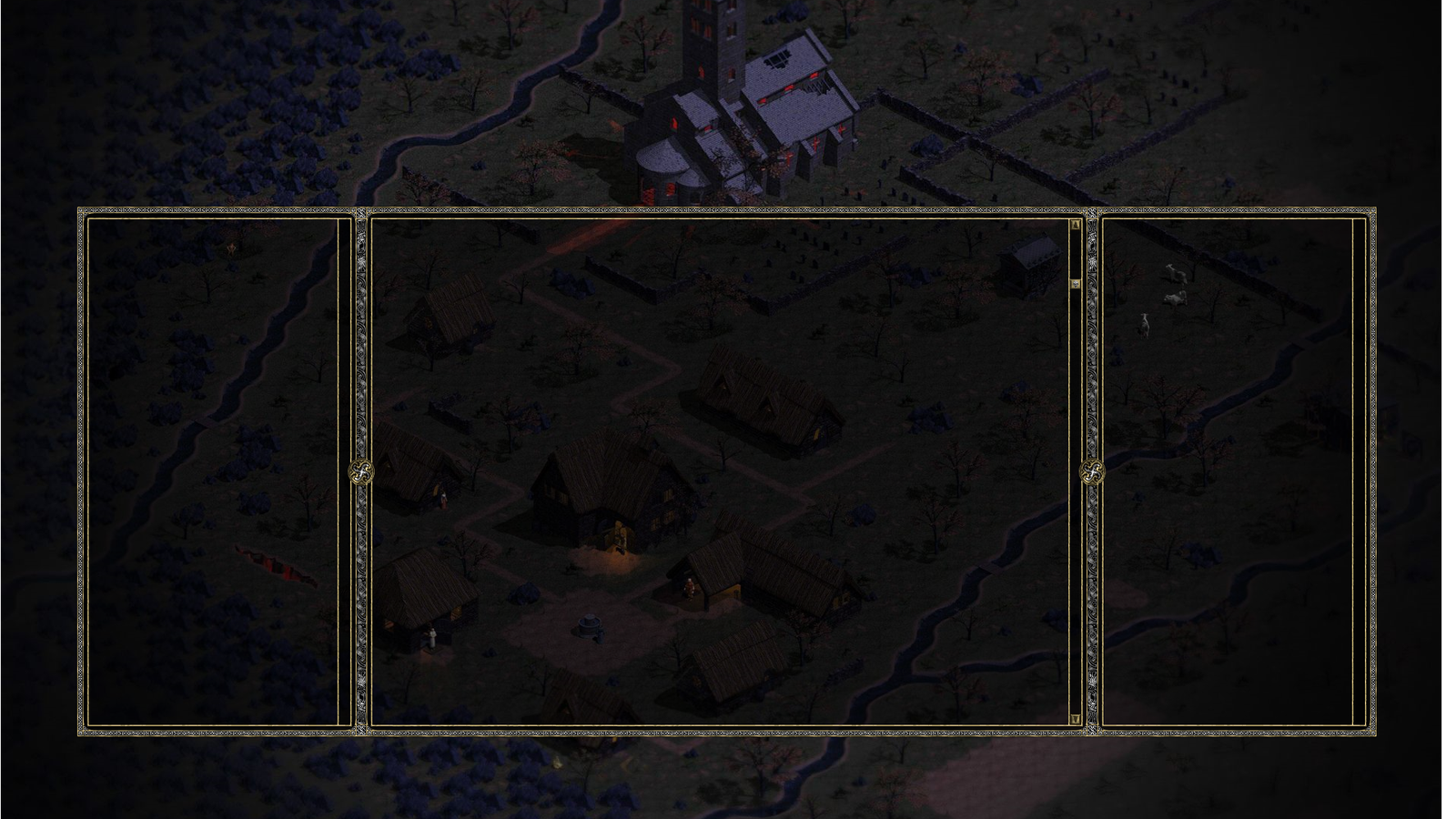Click the scroll-down arrow at panel bottom

[1076, 719]
